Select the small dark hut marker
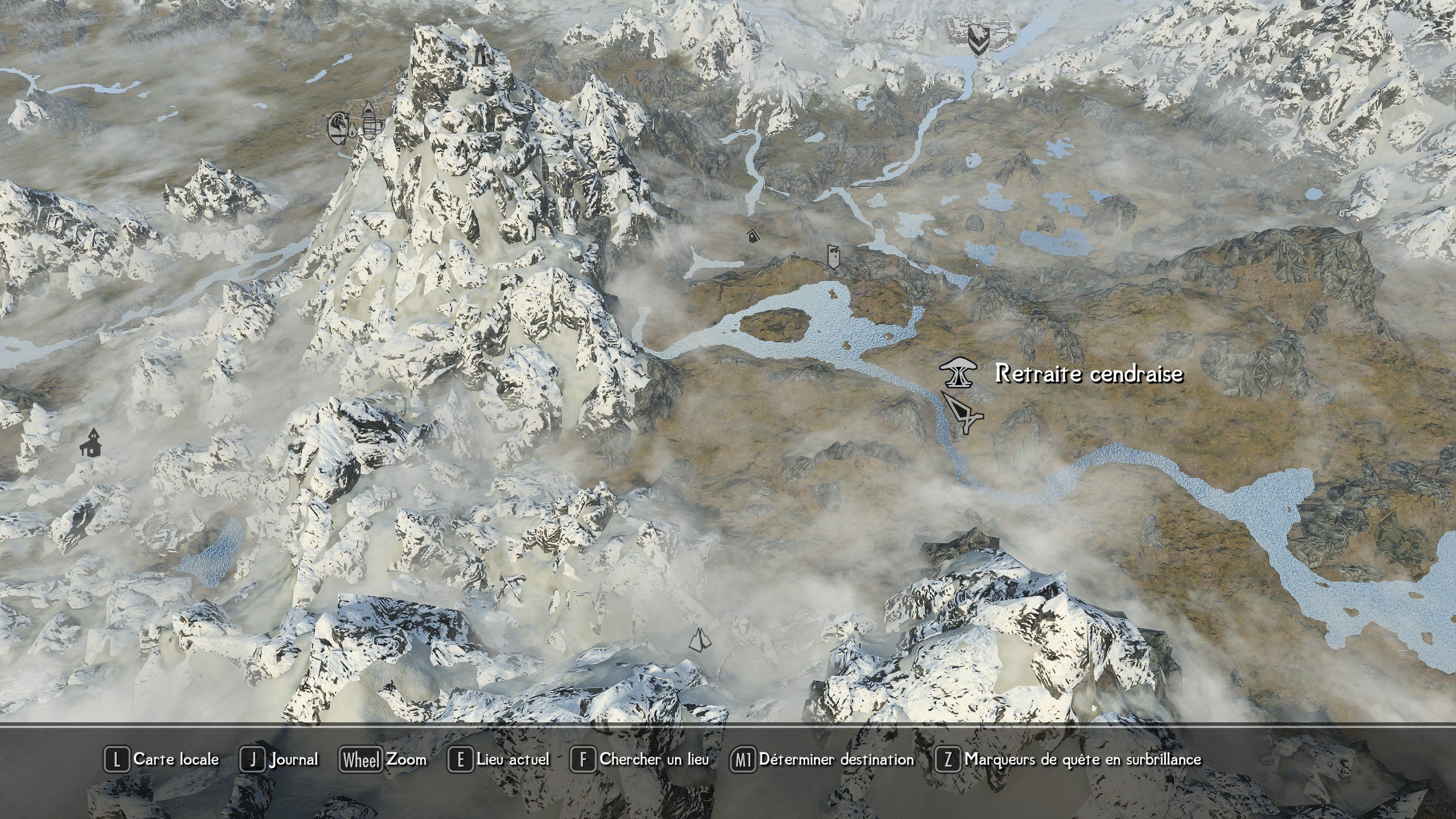Screen dimensions: 1456x819 (752, 234)
